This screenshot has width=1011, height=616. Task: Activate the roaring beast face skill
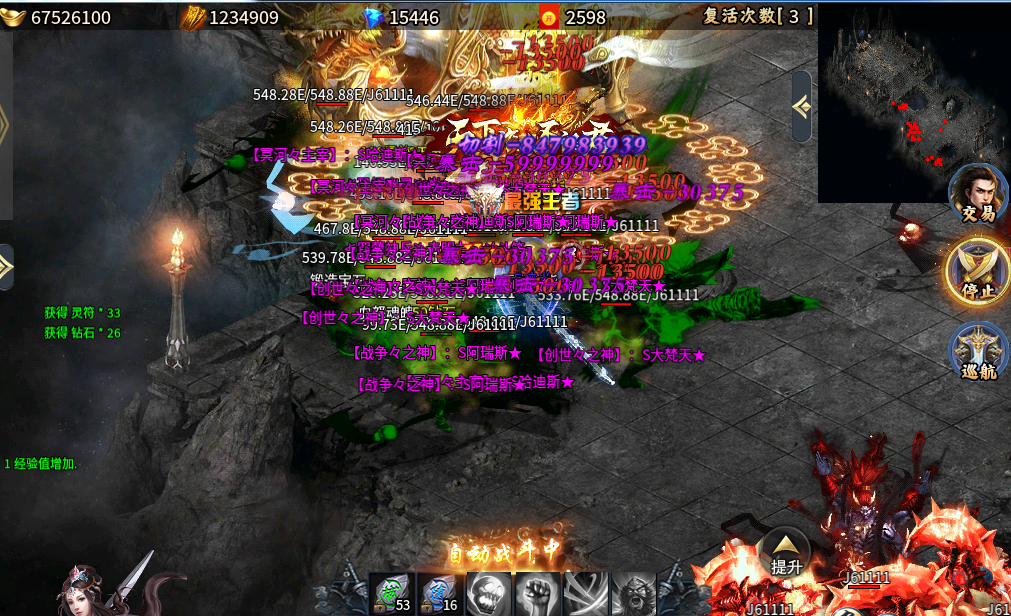tap(634, 593)
